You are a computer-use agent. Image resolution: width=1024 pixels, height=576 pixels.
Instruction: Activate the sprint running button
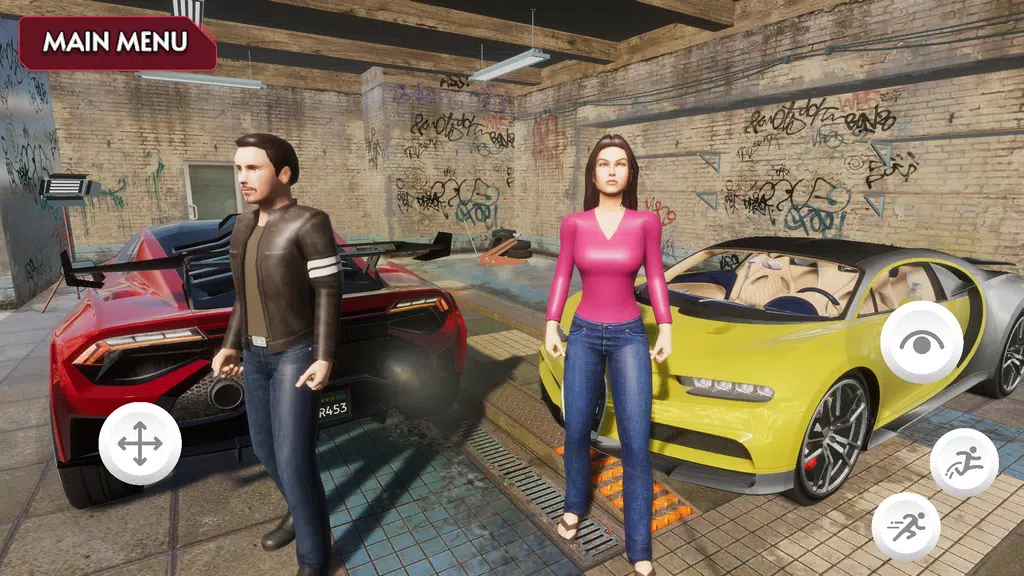905,526
